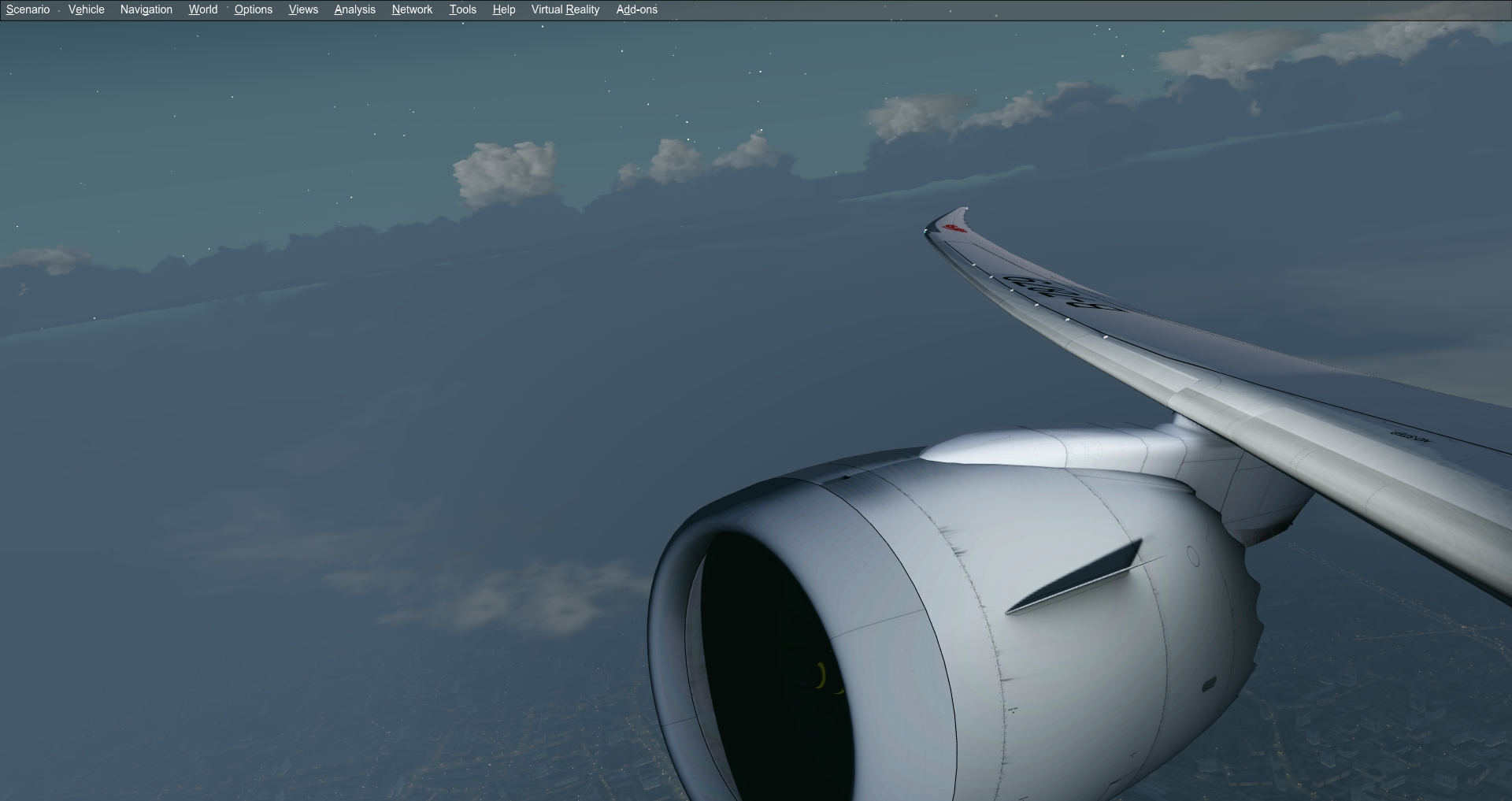Open the Views menu

click(302, 9)
